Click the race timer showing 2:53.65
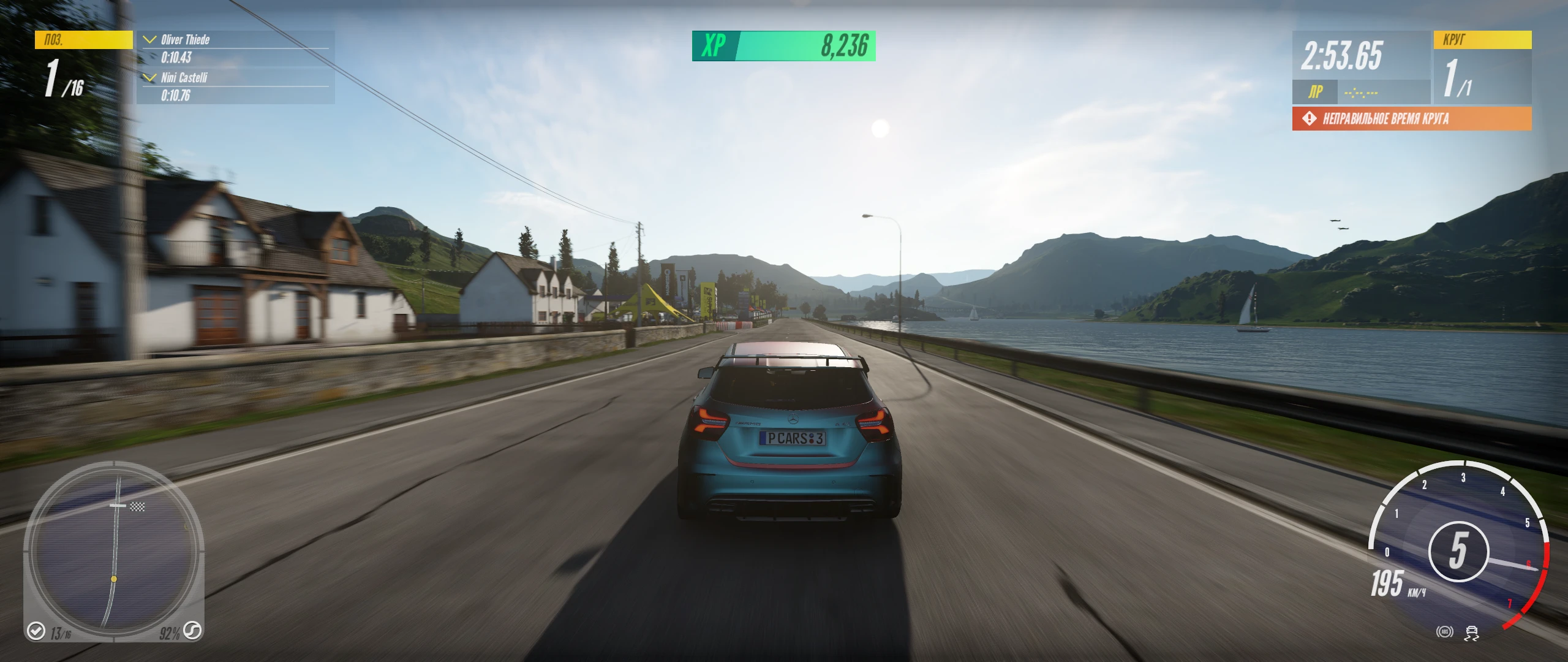The height and width of the screenshot is (662, 1568). (x=1341, y=57)
